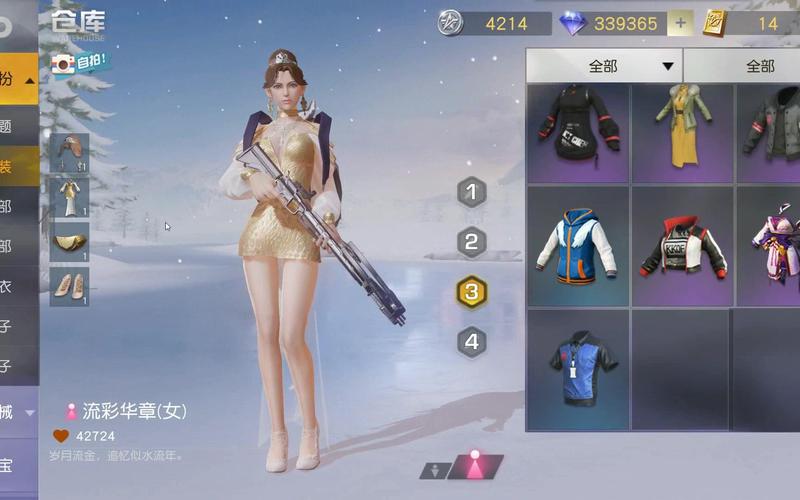Select outfit preset 2

pyautogui.click(x=472, y=242)
